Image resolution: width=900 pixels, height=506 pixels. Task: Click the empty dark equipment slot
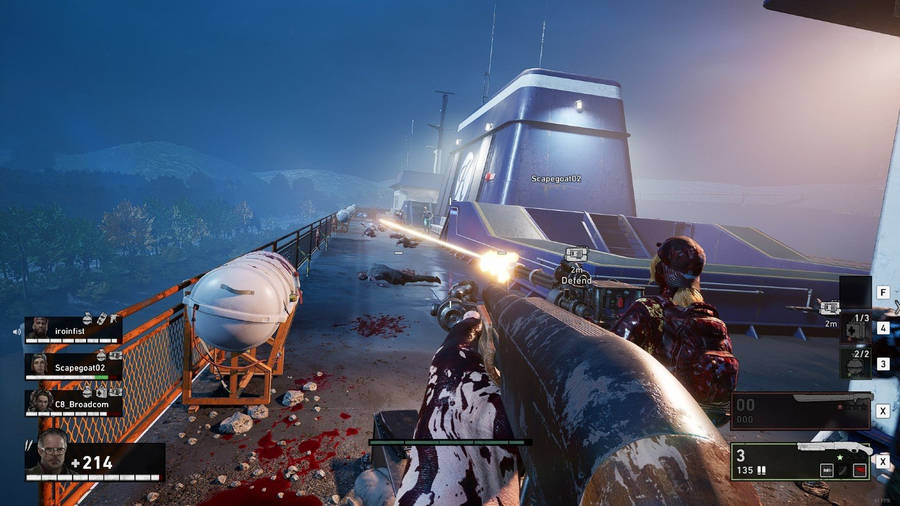coord(855,292)
